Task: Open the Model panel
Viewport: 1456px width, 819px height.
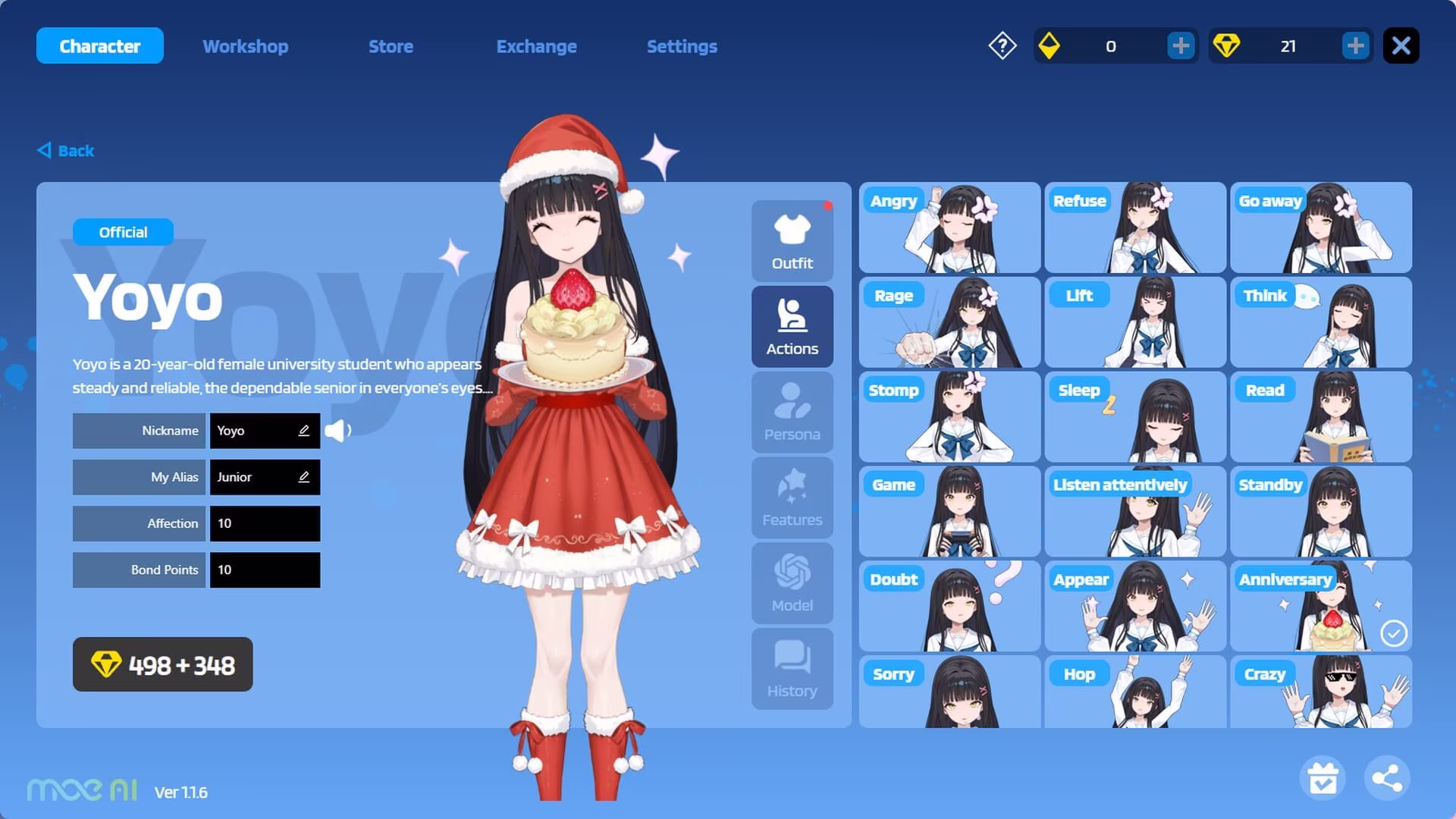Action: coord(792,582)
